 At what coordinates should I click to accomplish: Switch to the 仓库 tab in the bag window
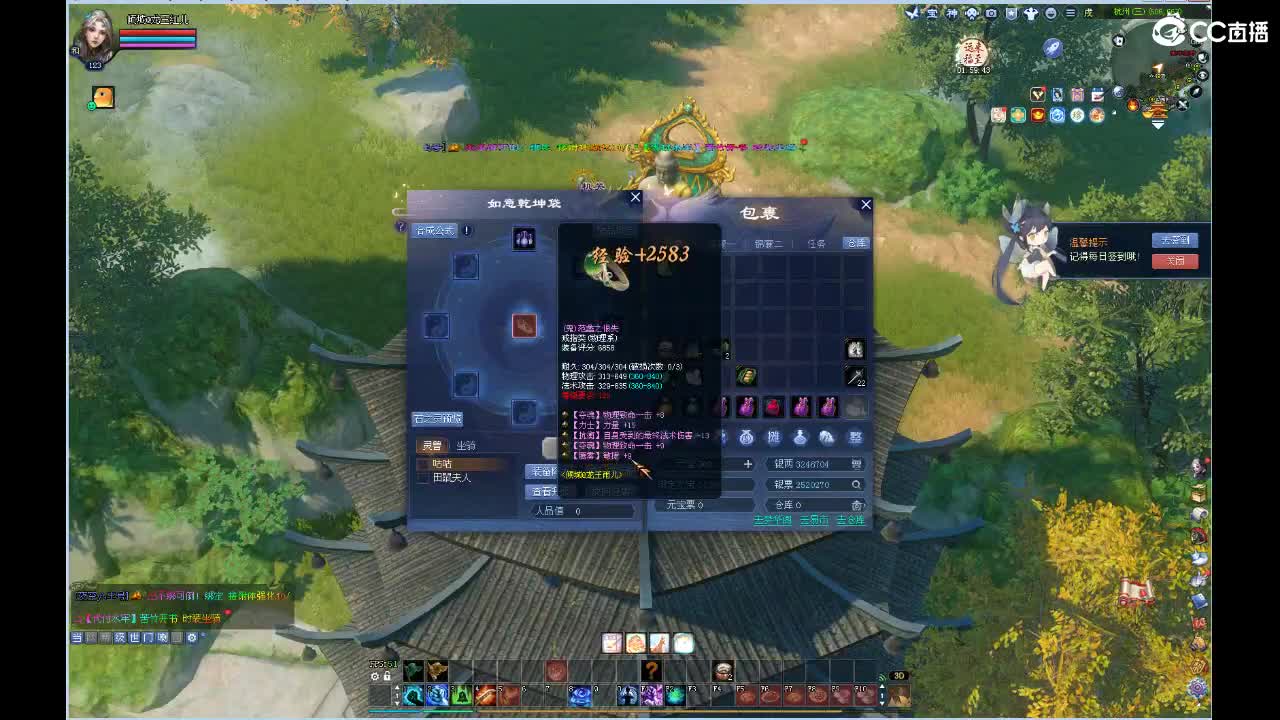[855, 242]
